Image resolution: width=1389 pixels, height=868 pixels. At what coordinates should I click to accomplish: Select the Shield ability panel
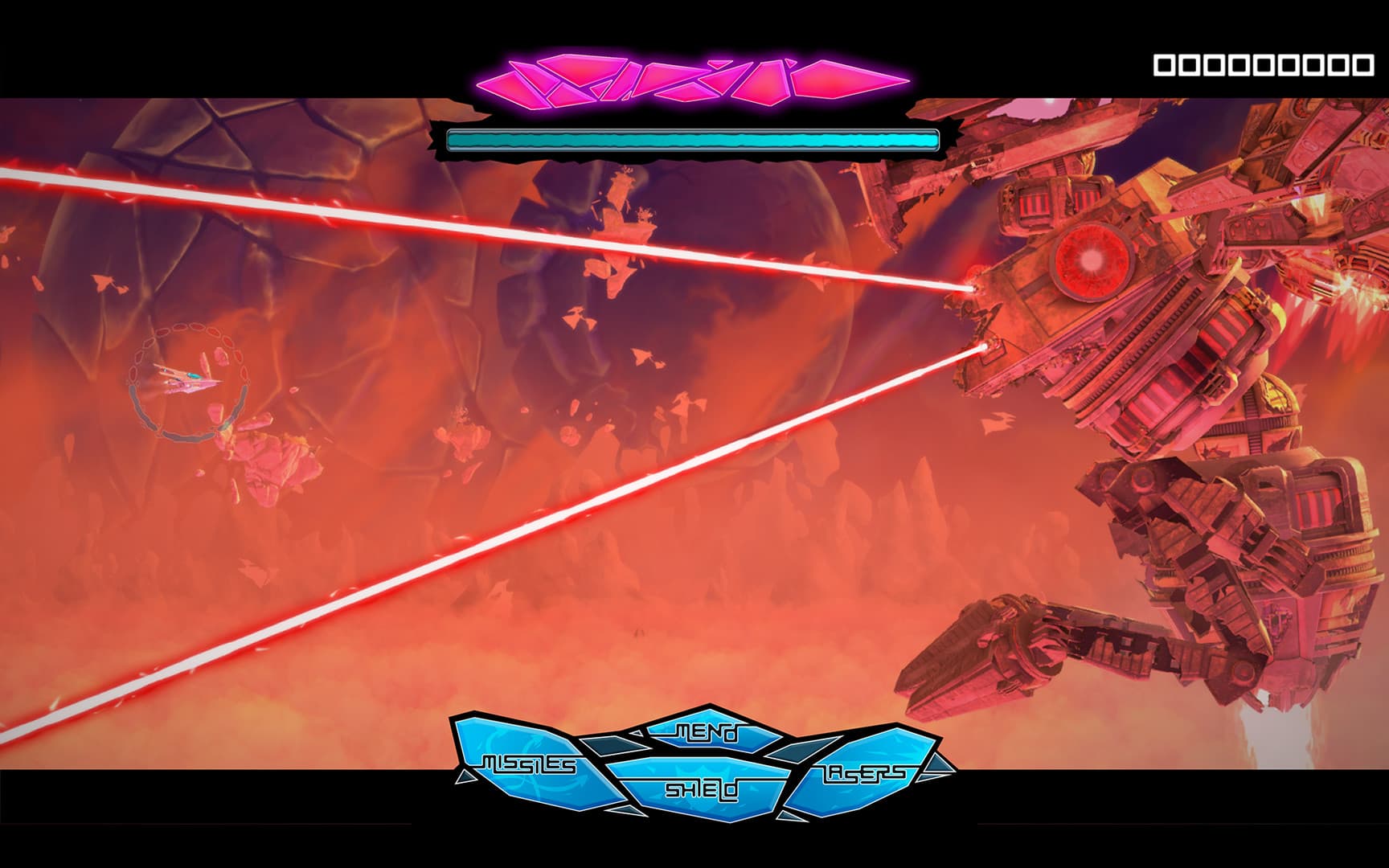702,788
